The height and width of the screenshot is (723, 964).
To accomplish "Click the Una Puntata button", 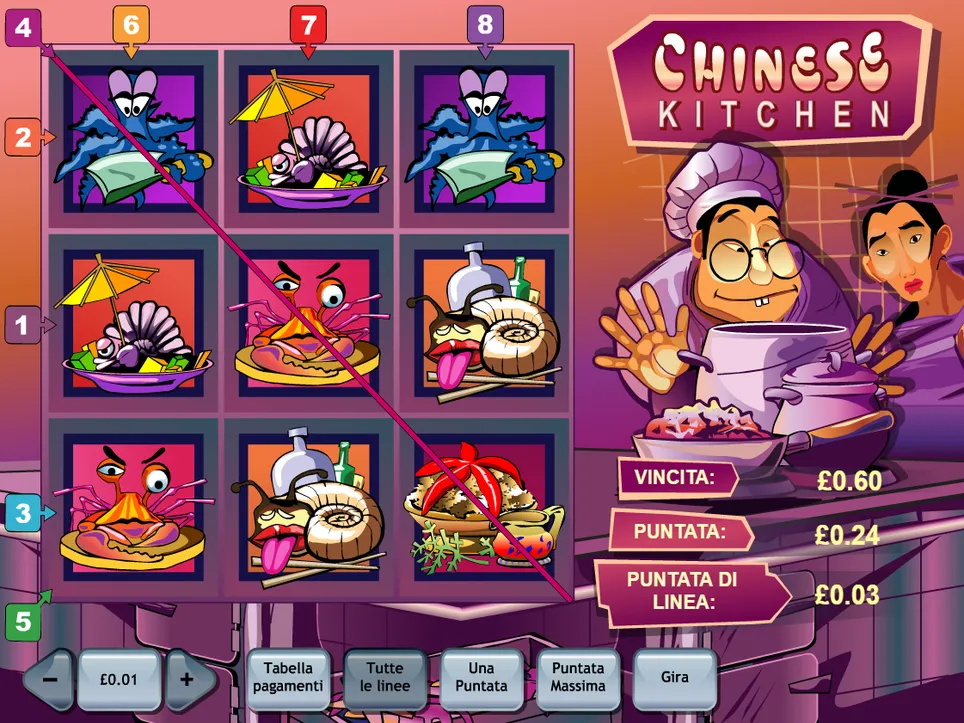I will pos(481,678).
